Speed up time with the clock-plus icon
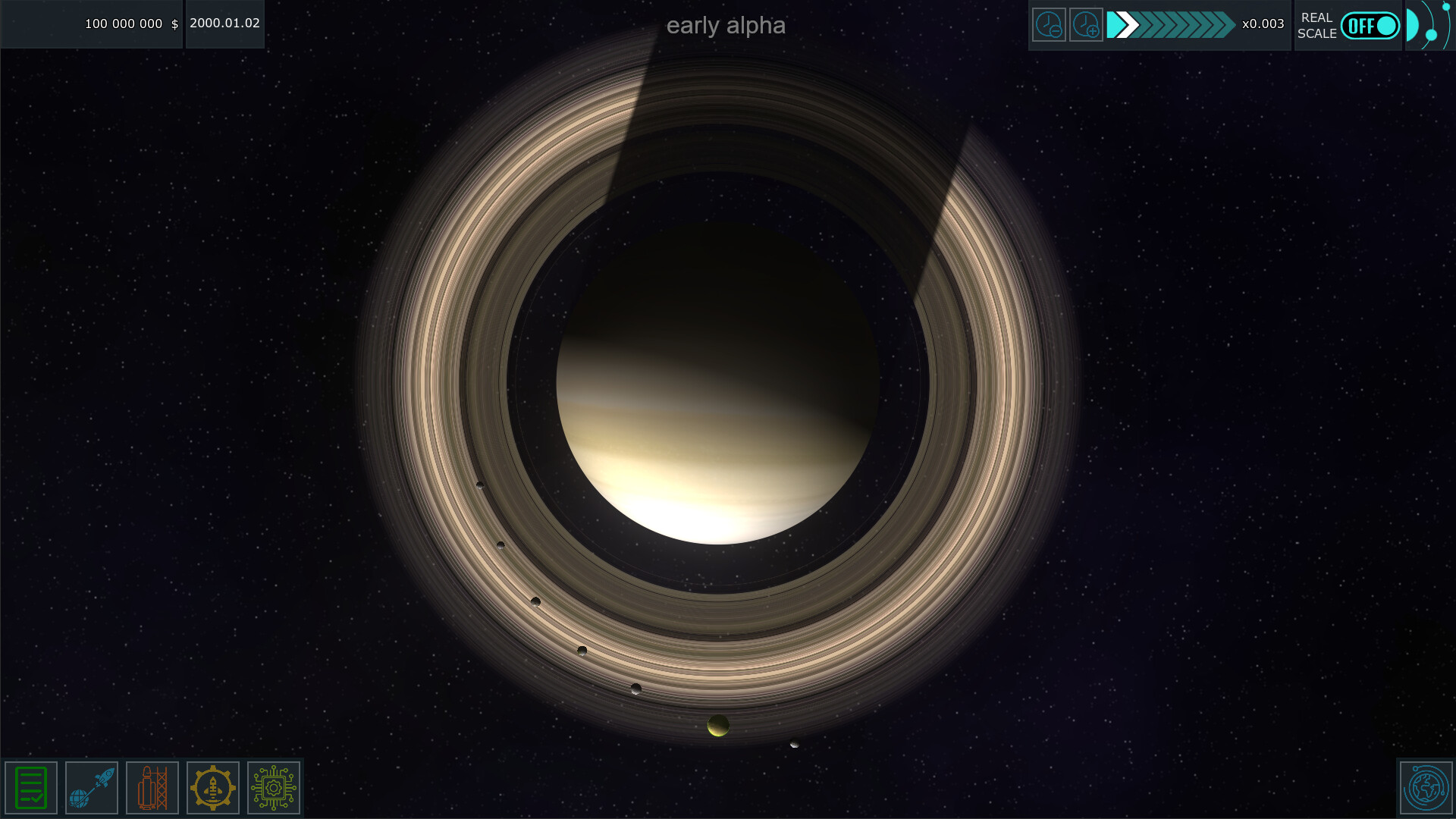The height and width of the screenshot is (819, 1456). click(1086, 25)
